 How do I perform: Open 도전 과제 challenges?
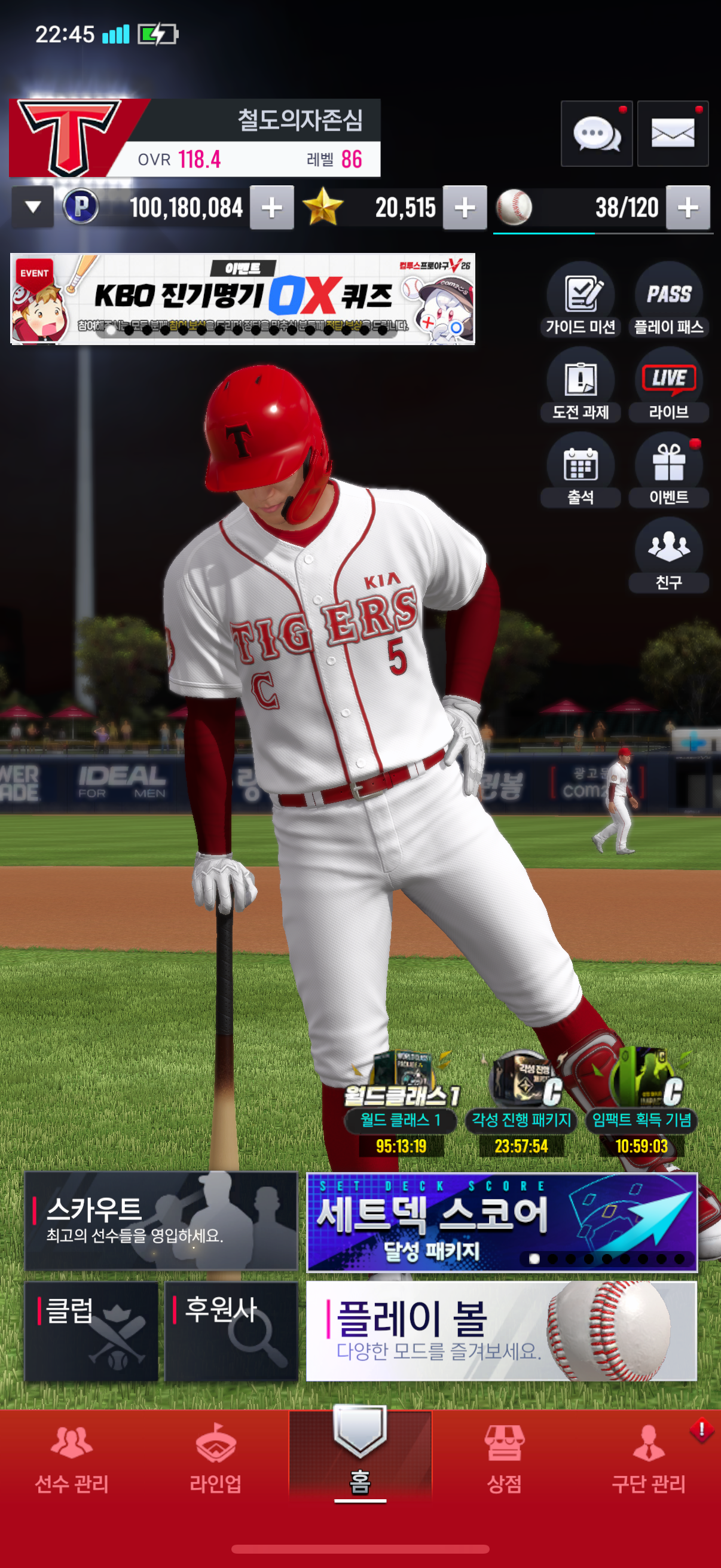click(x=581, y=385)
